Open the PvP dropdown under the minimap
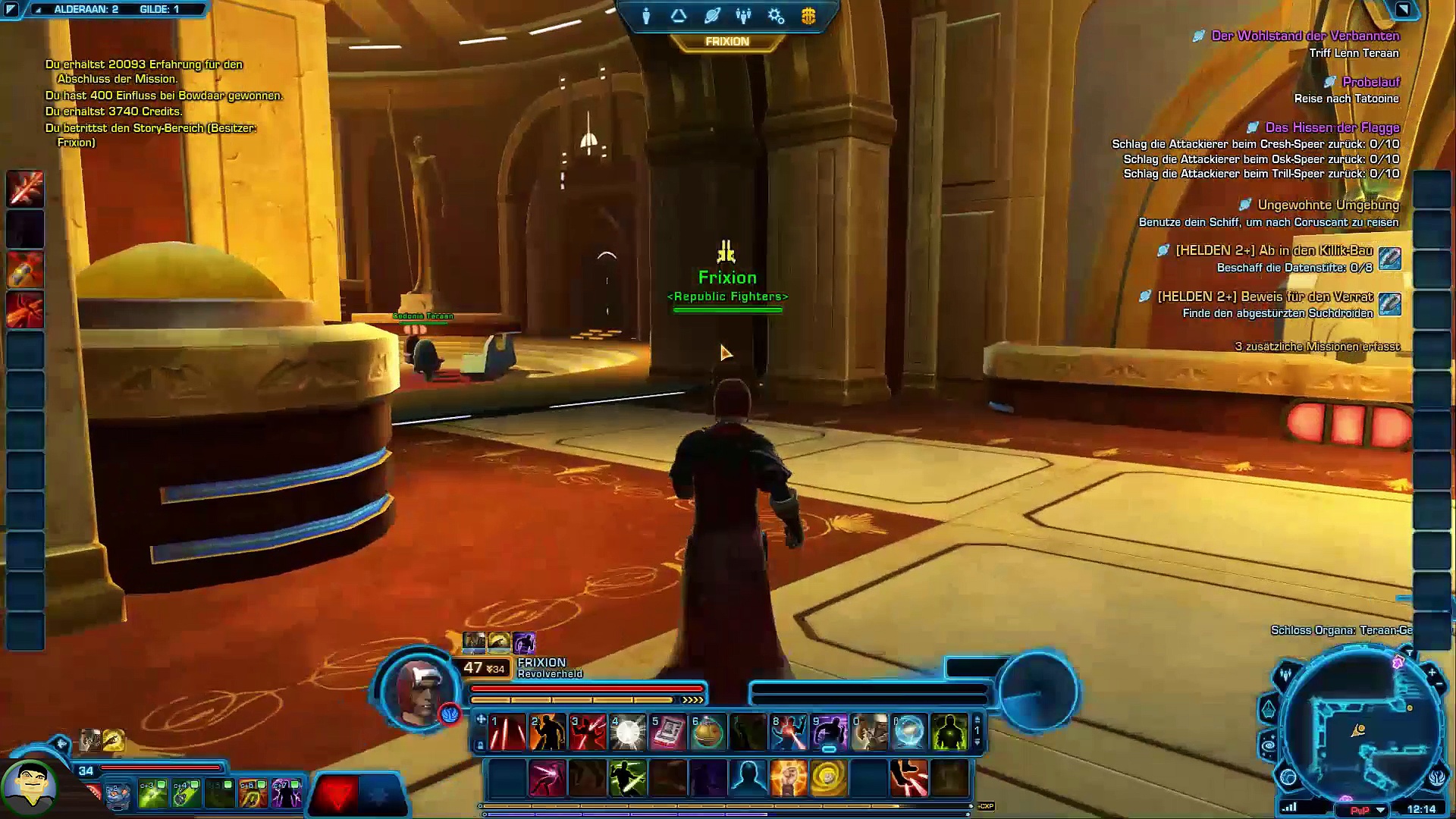 click(x=1380, y=810)
